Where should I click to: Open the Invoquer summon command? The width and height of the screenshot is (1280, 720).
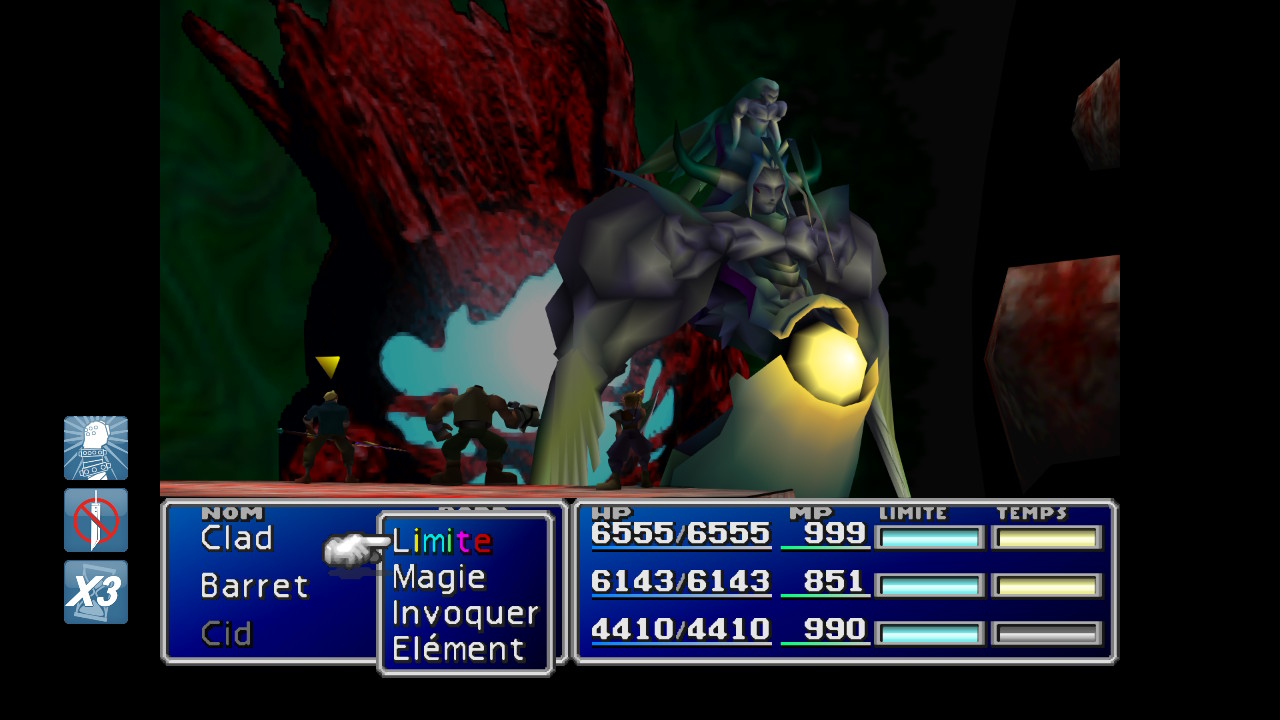[465, 613]
